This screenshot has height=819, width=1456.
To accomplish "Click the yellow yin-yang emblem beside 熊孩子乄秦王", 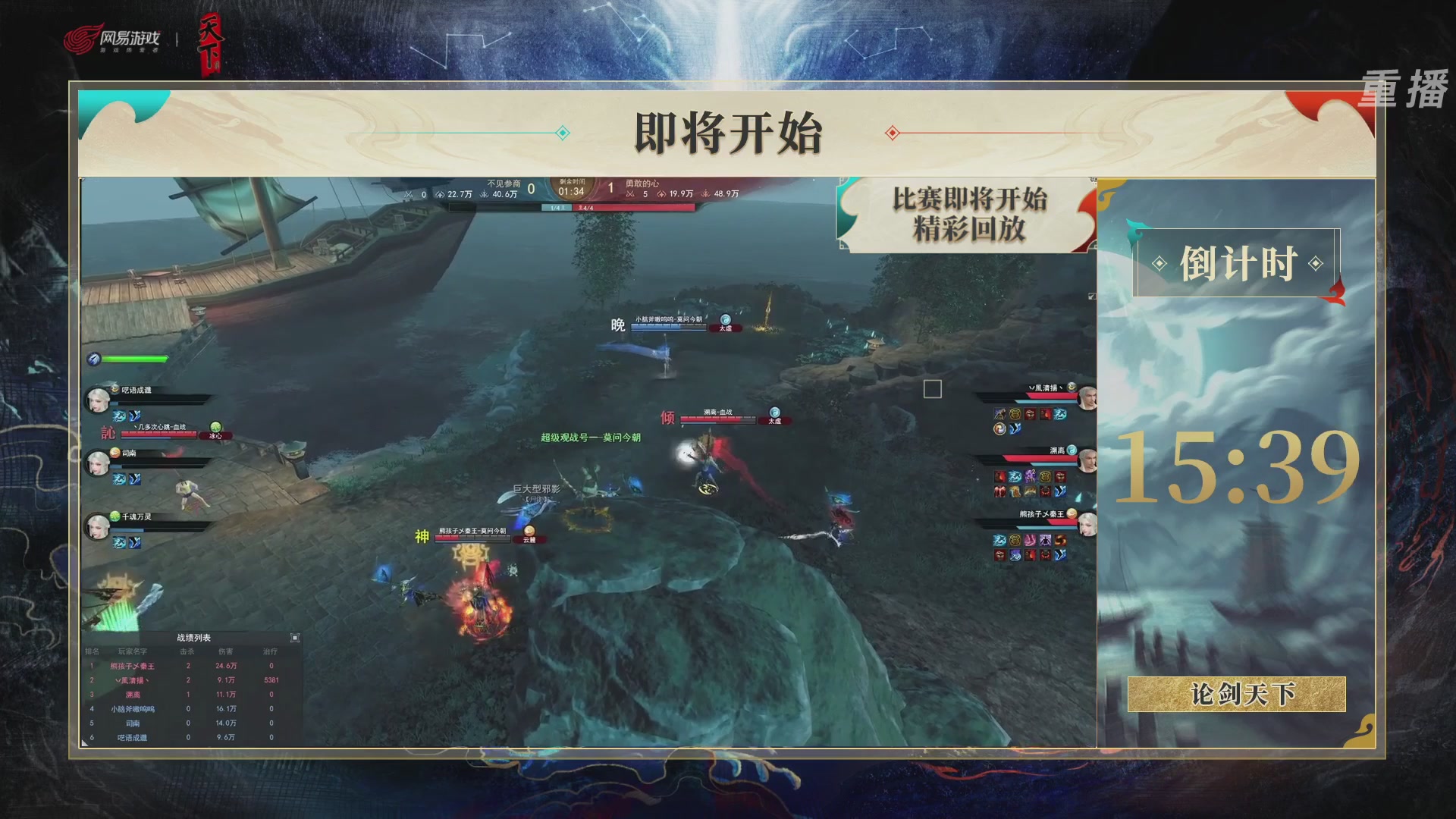I will [1071, 513].
